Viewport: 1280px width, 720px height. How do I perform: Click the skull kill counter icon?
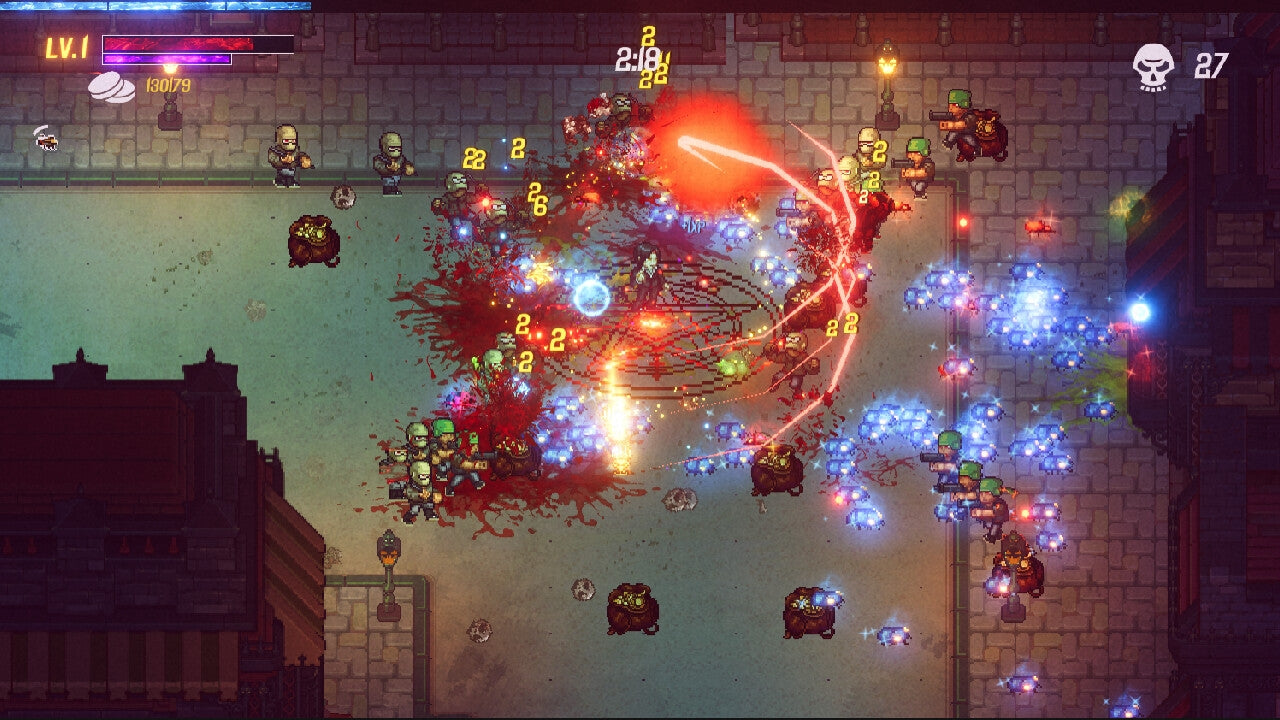pyautogui.click(x=1154, y=62)
